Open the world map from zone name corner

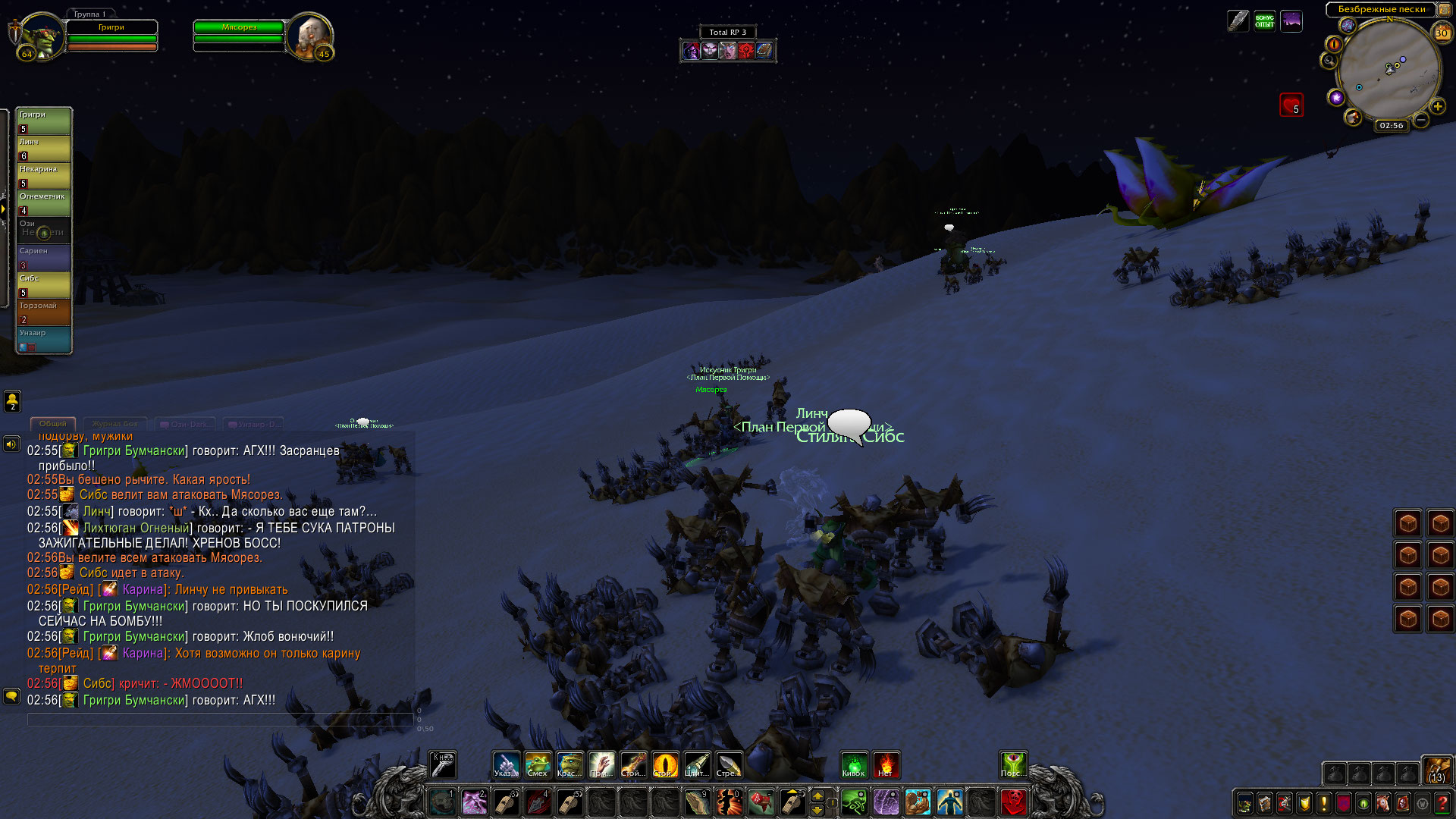point(1444,10)
